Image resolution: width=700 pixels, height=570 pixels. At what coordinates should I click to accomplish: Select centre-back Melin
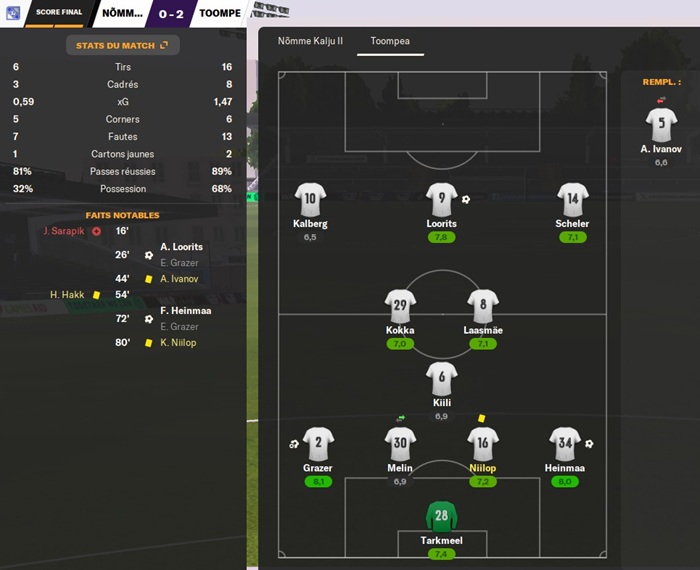click(x=400, y=443)
